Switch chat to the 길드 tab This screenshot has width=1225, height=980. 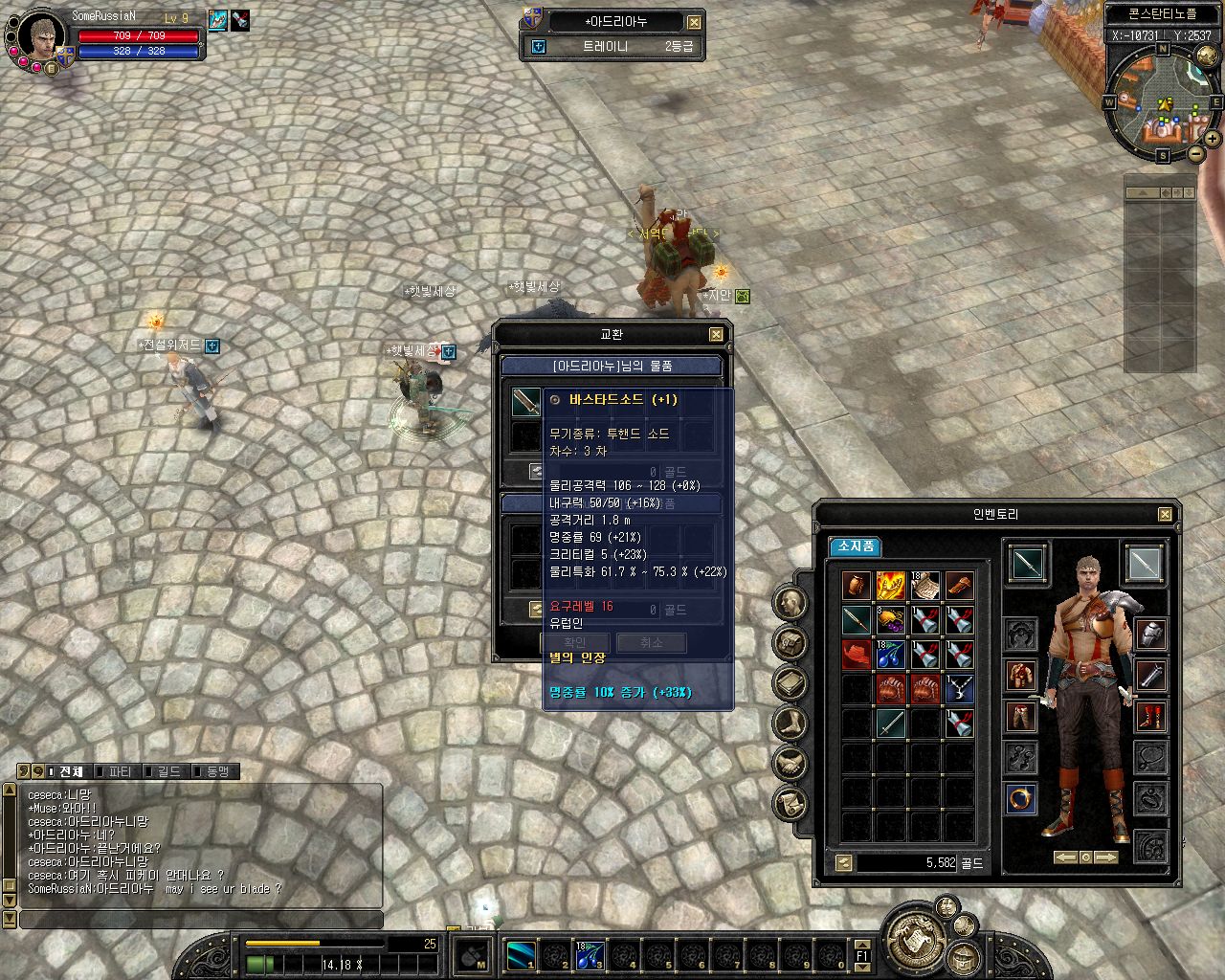(x=168, y=771)
